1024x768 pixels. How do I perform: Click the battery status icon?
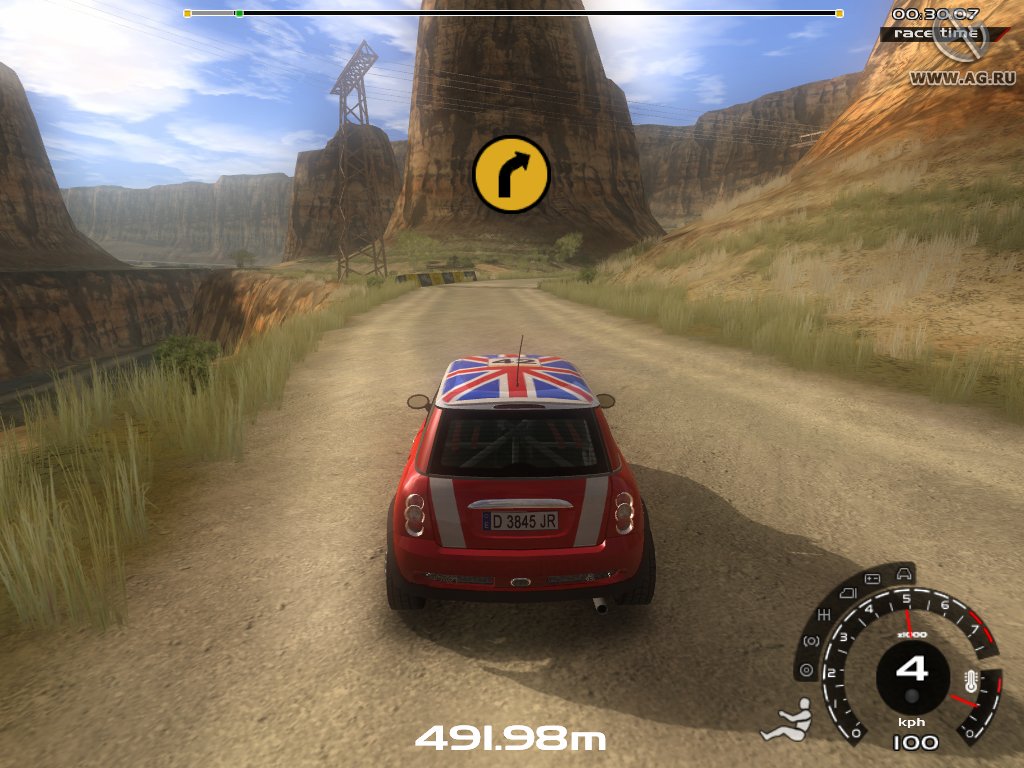click(872, 579)
